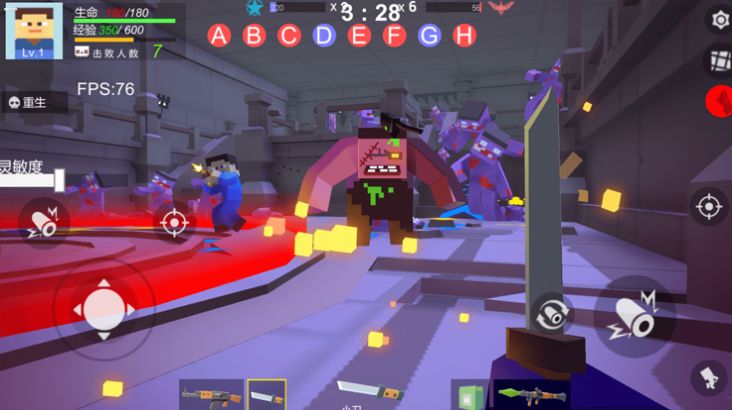Image resolution: width=732 pixels, height=410 pixels.
Task: Tap the blue circle D marker
Action: tap(324, 36)
